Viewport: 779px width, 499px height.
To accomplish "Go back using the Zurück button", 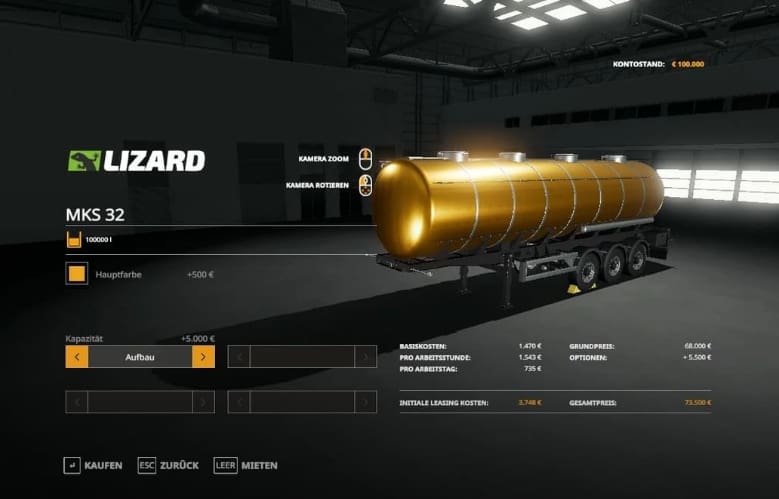I will (x=169, y=465).
